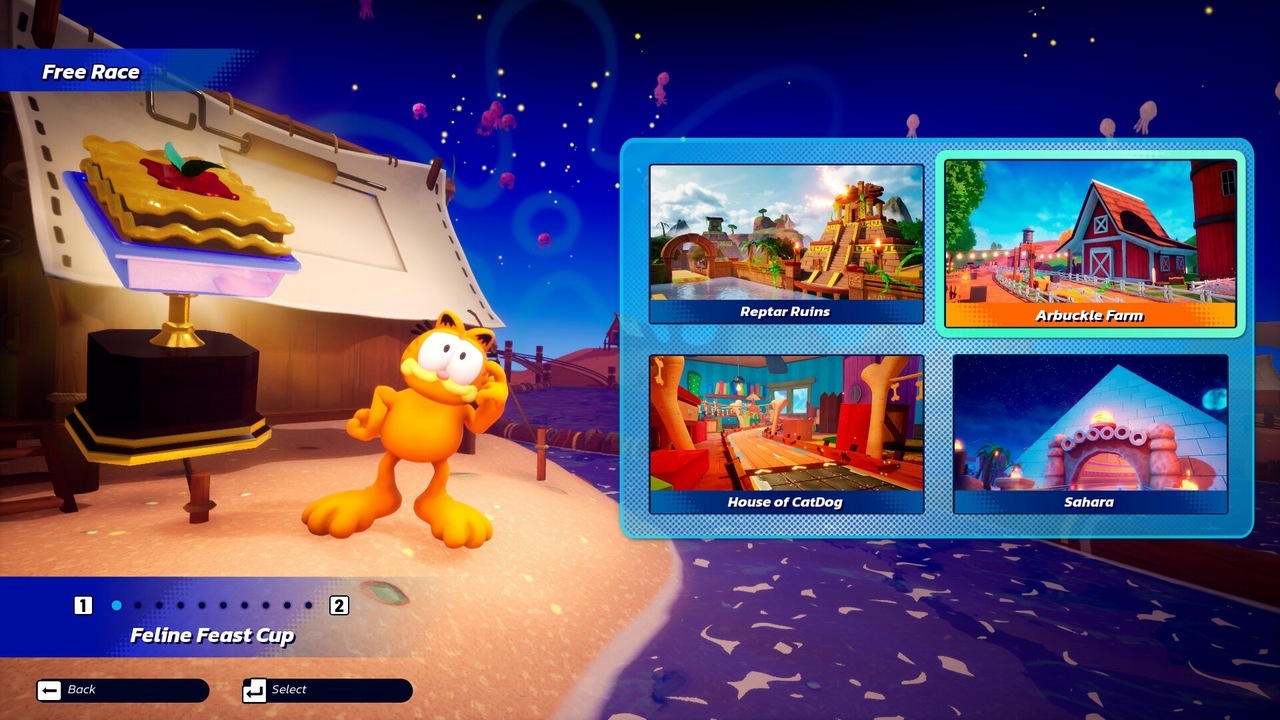The width and height of the screenshot is (1280, 720).
Task: Click the Select button
Action: [327, 690]
